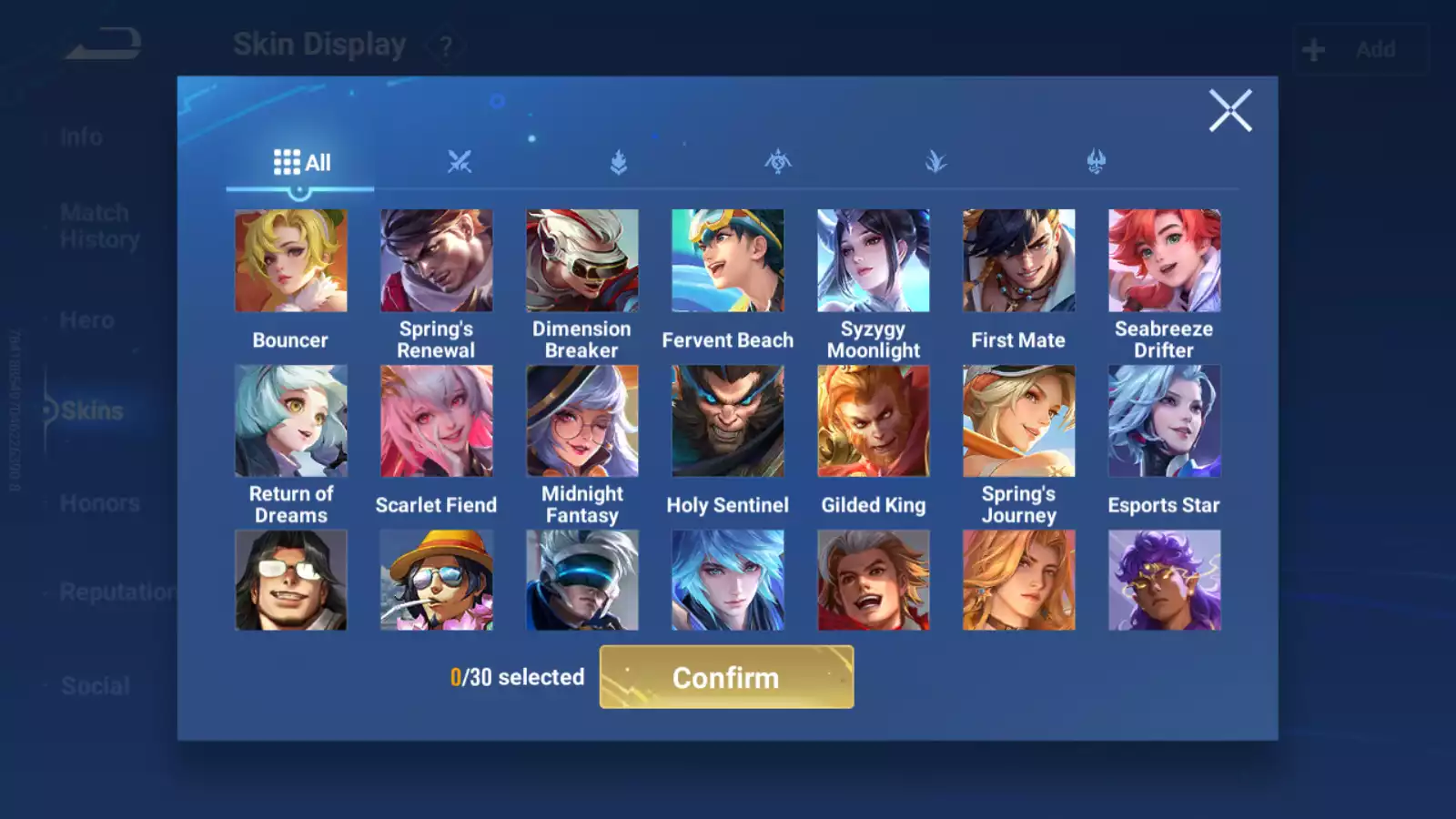The image size is (1456, 819).
Task: Select the First Mate skin
Action: coord(1018,261)
